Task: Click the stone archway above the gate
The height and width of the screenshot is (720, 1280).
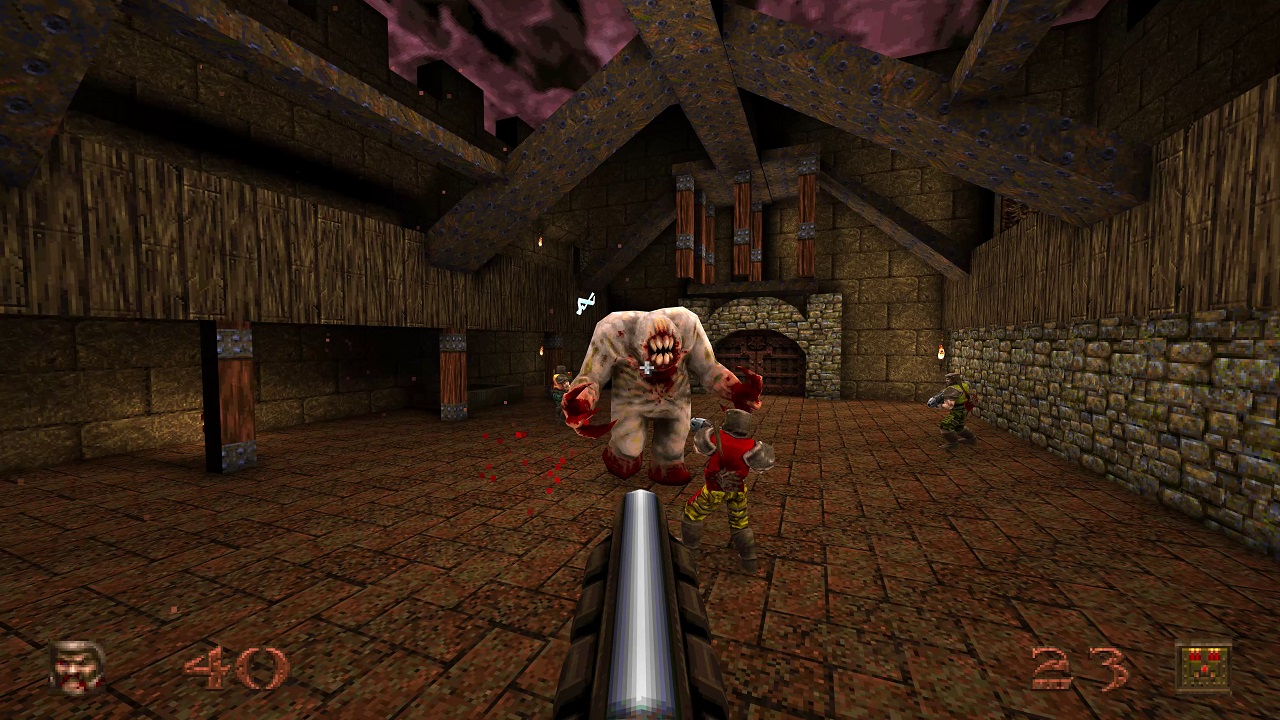Action: pos(758,305)
